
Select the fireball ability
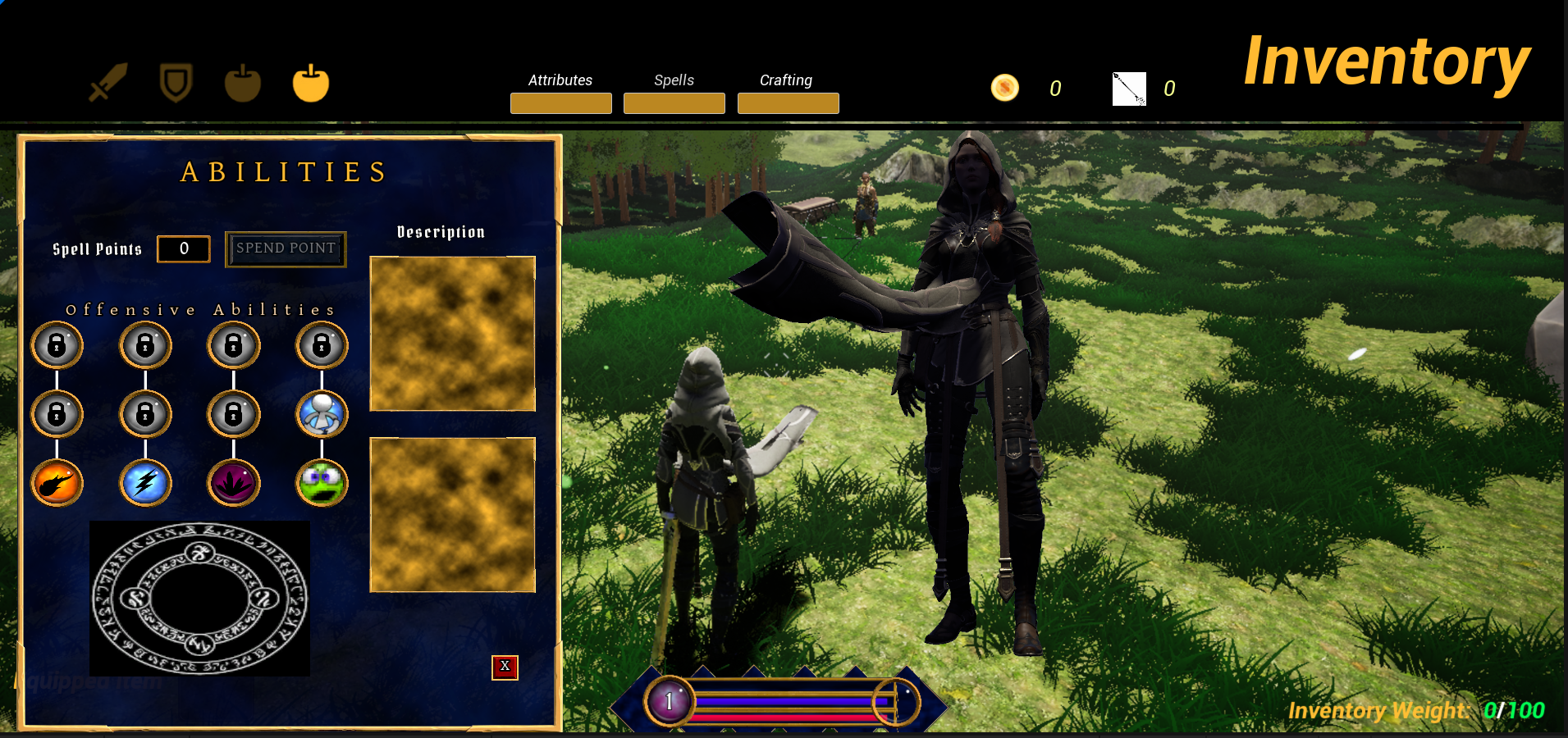(x=57, y=483)
